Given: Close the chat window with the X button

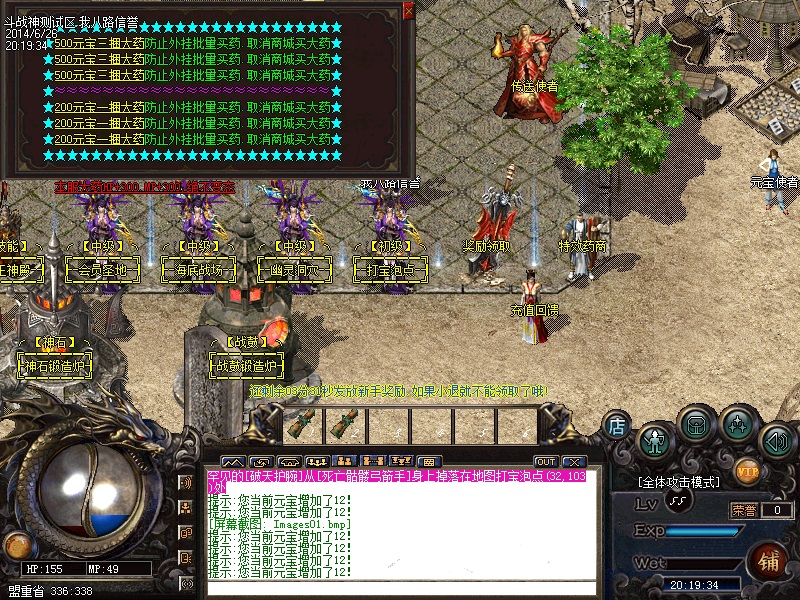Looking at the screenshot, I should point(573,461).
